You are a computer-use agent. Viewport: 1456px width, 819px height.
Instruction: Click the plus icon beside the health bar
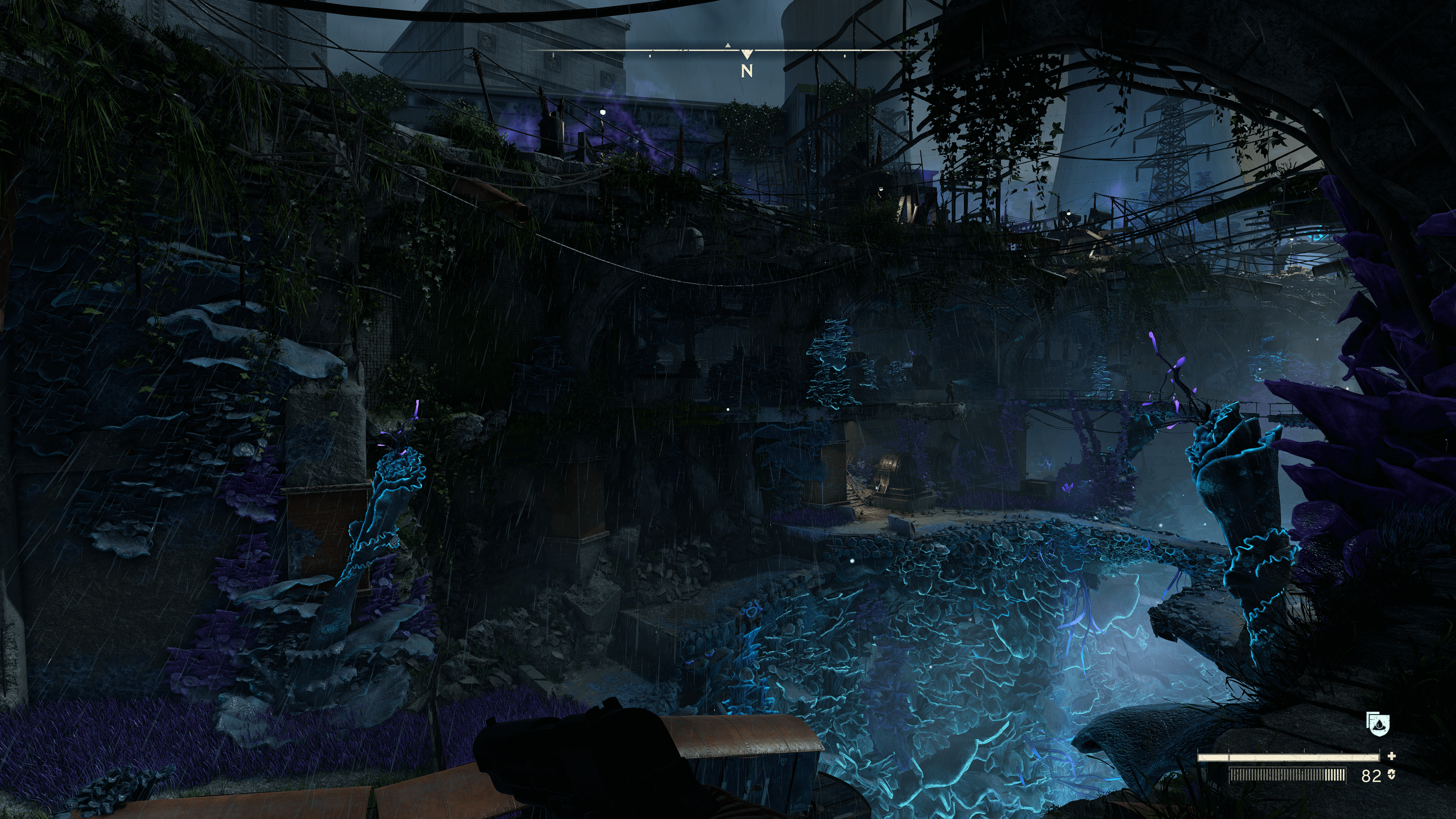[x=1391, y=756]
